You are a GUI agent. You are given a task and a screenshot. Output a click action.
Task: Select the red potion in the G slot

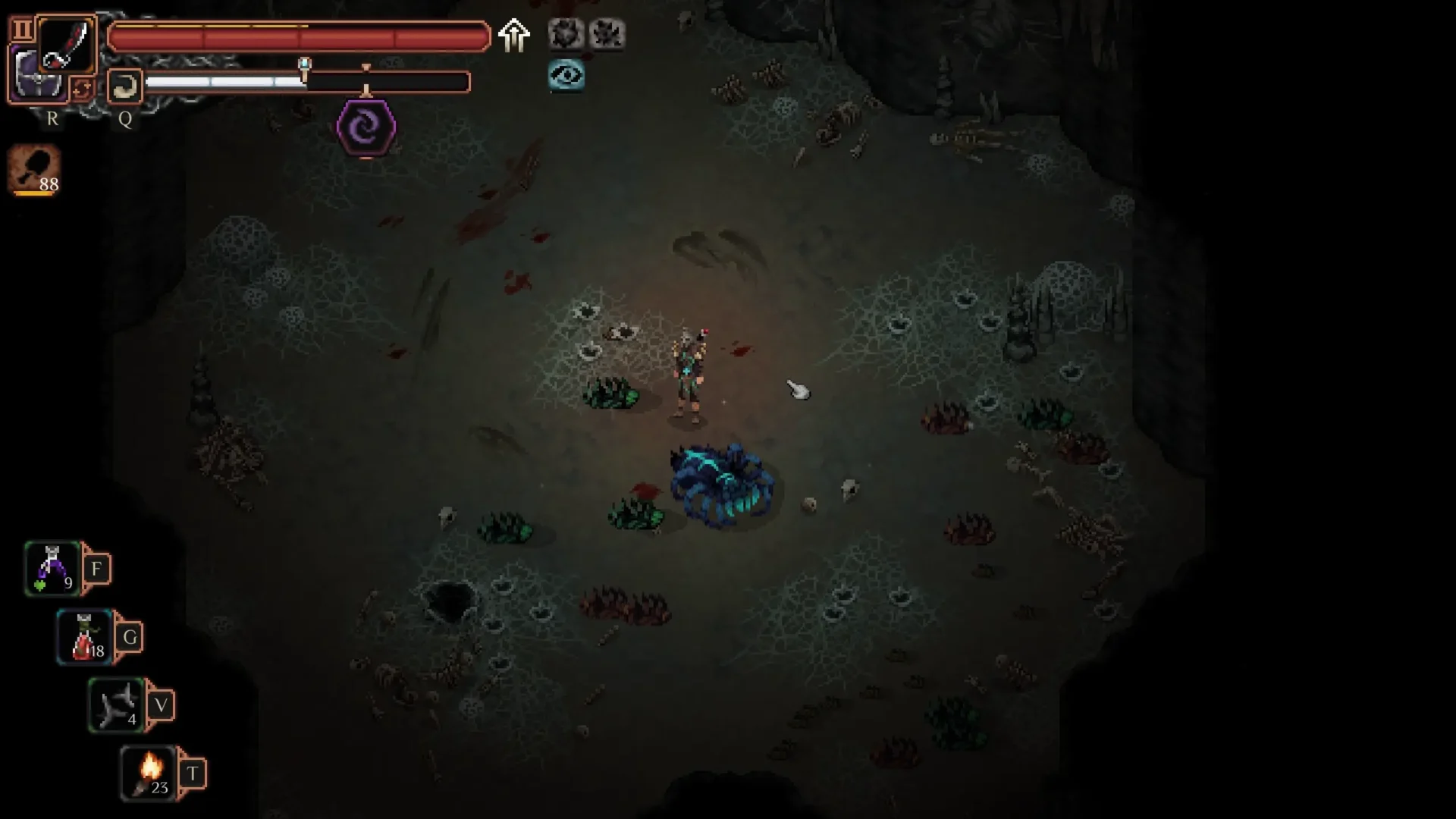[83, 637]
